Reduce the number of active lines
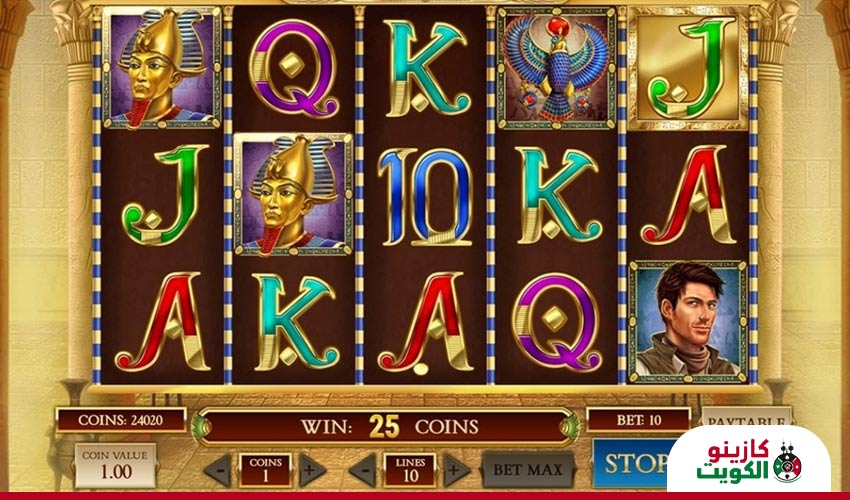 pyautogui.click(x=365, y=468)
